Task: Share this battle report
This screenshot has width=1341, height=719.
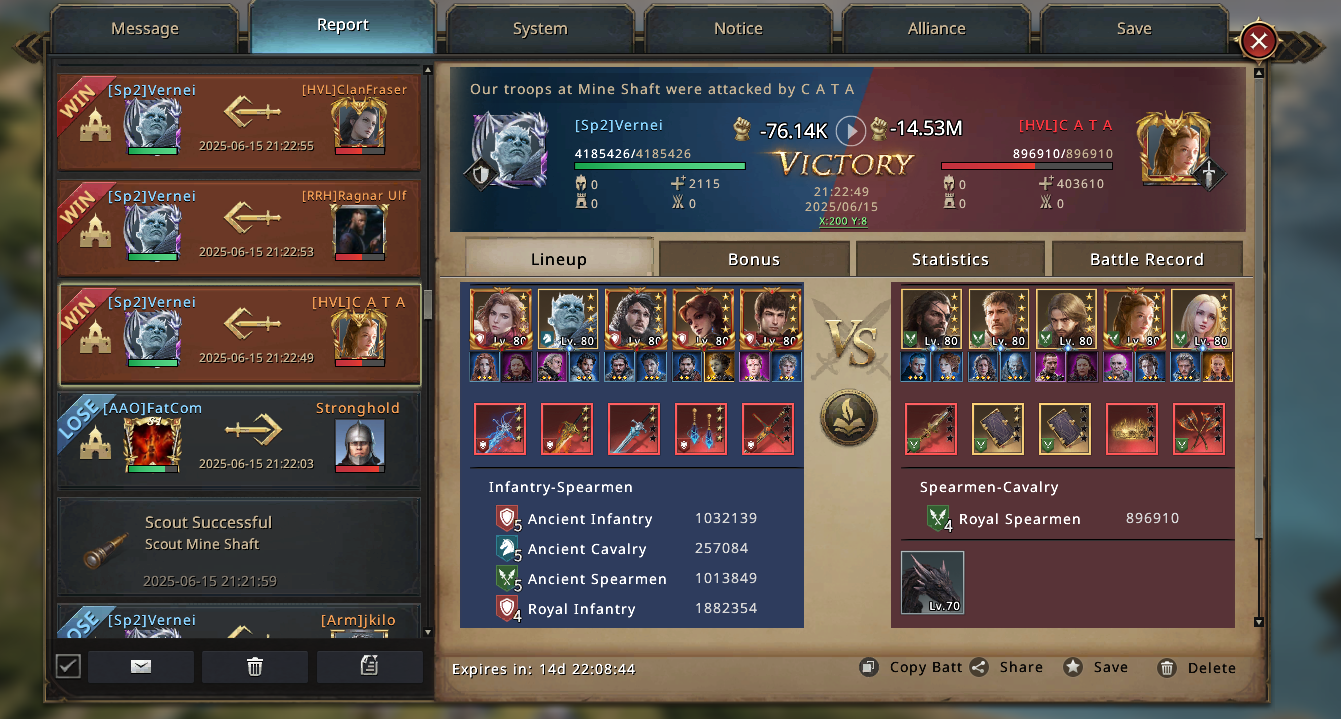Action: 1008,667
